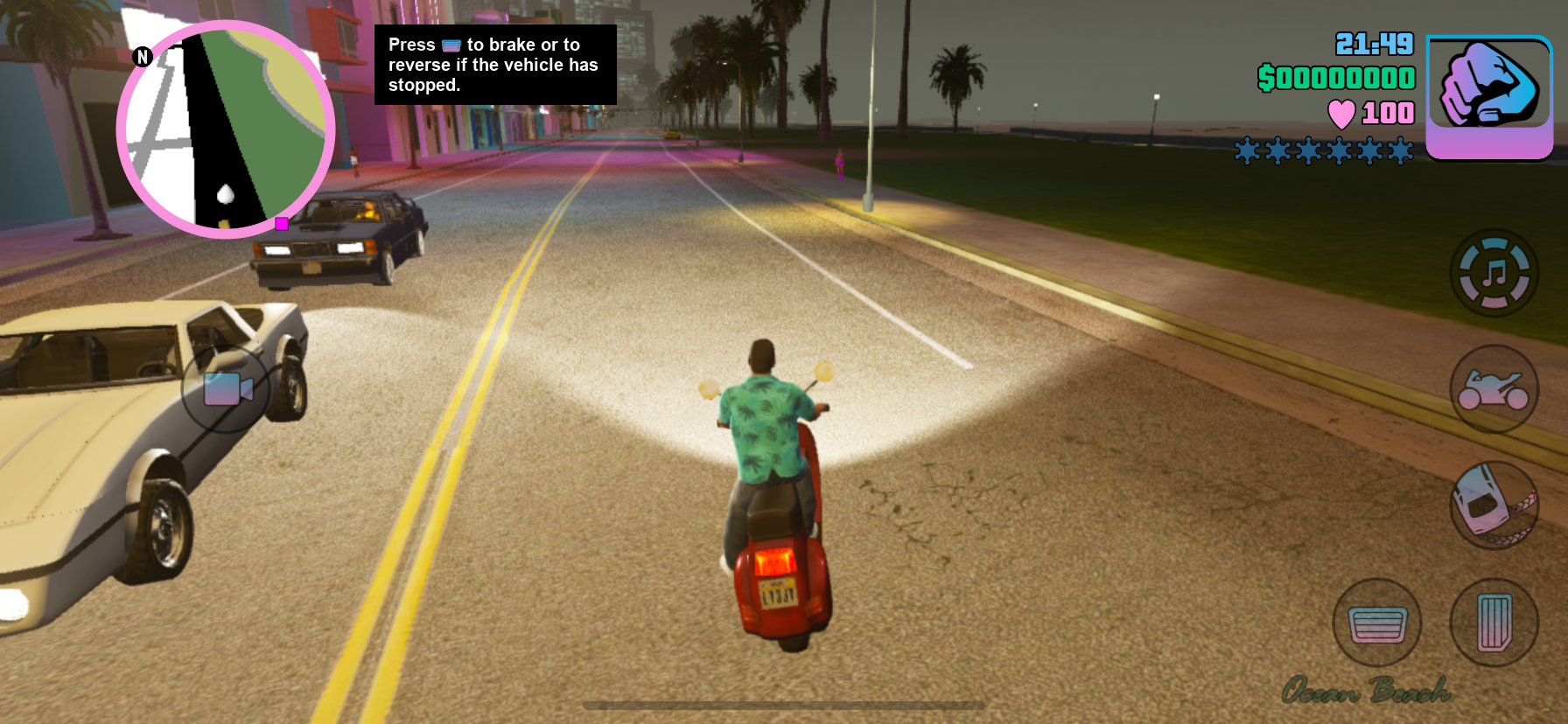The height and width of the screenshot is (724, 1568).
Task: Tap the fist weapon icon
Action: (x=1489, y=96)
